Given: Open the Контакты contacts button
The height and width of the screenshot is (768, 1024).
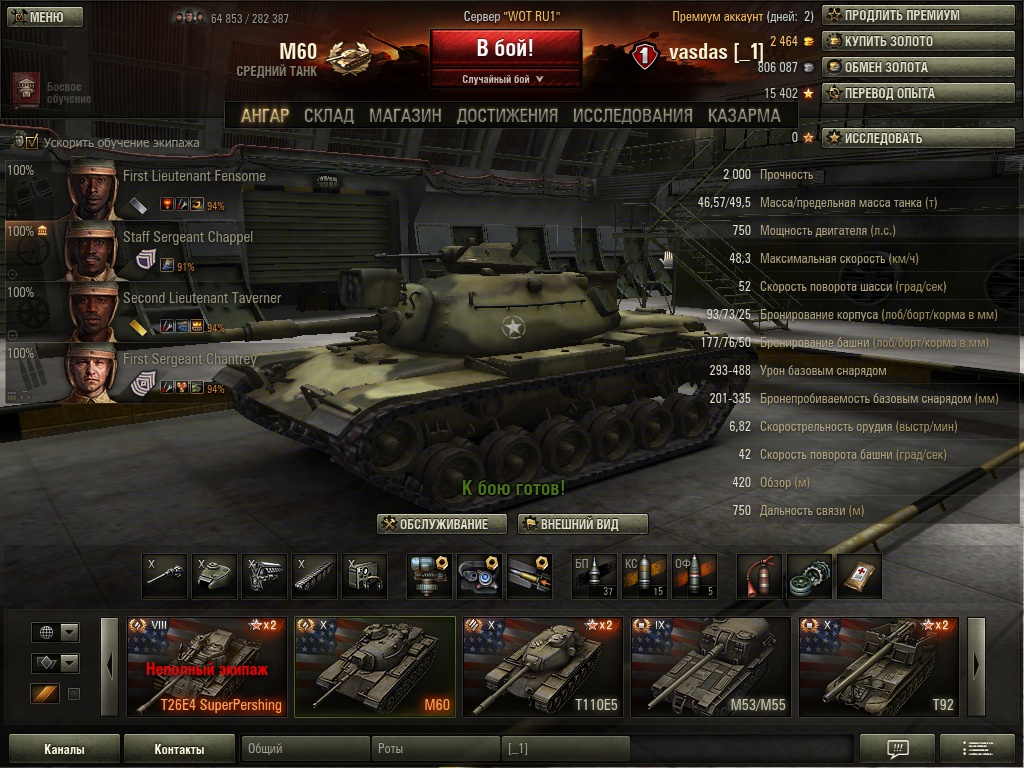Looking at the screenshot, I should pos(179,749).
